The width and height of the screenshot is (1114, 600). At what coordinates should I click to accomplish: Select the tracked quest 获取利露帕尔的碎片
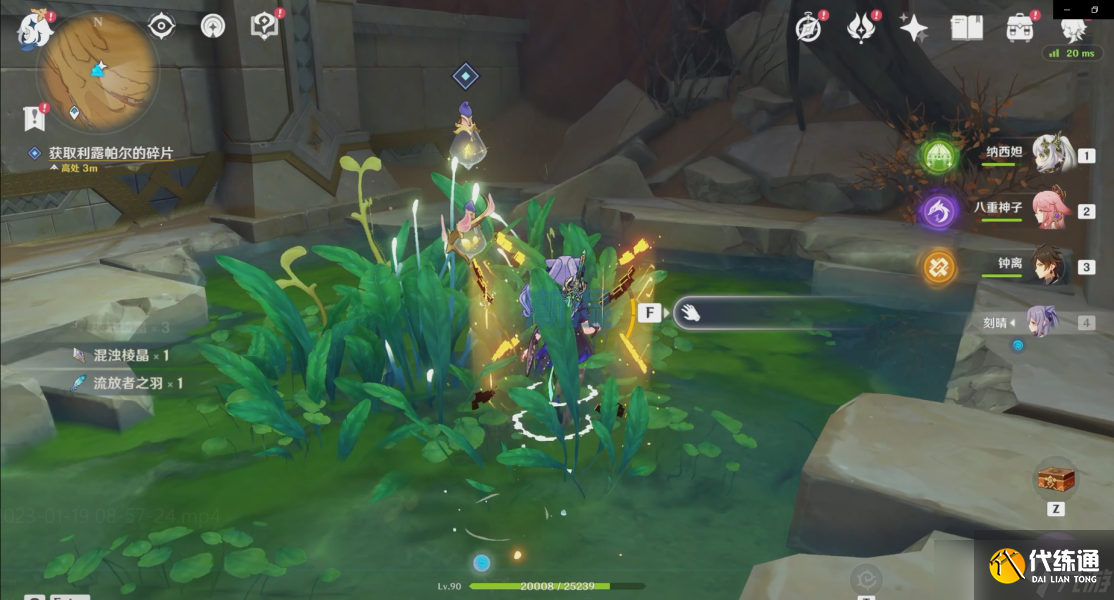111,153
